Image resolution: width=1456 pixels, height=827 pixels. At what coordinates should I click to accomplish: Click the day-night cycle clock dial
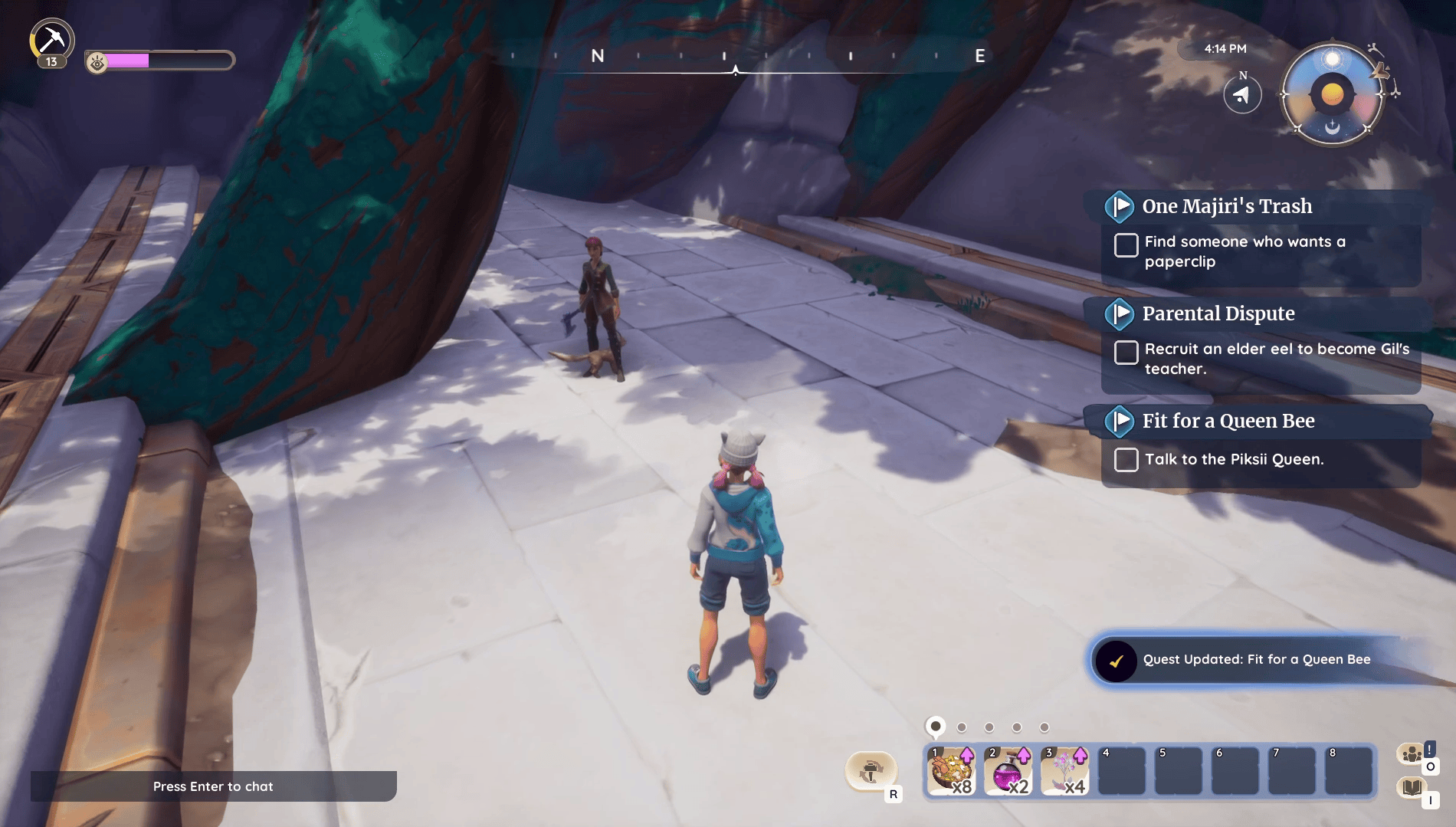coord(1332,94)
